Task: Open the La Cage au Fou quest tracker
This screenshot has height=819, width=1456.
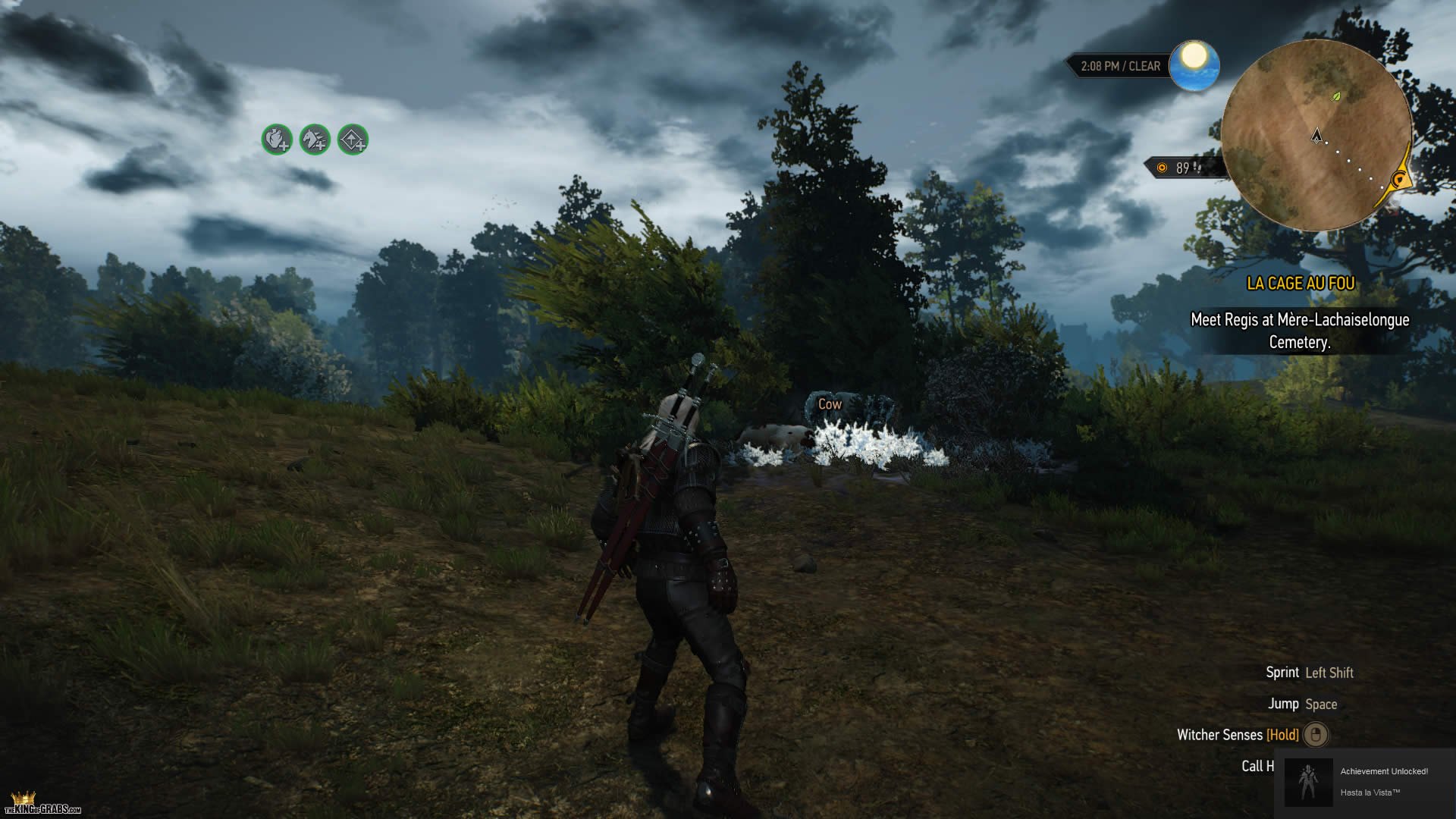Action: point(1301,284)
